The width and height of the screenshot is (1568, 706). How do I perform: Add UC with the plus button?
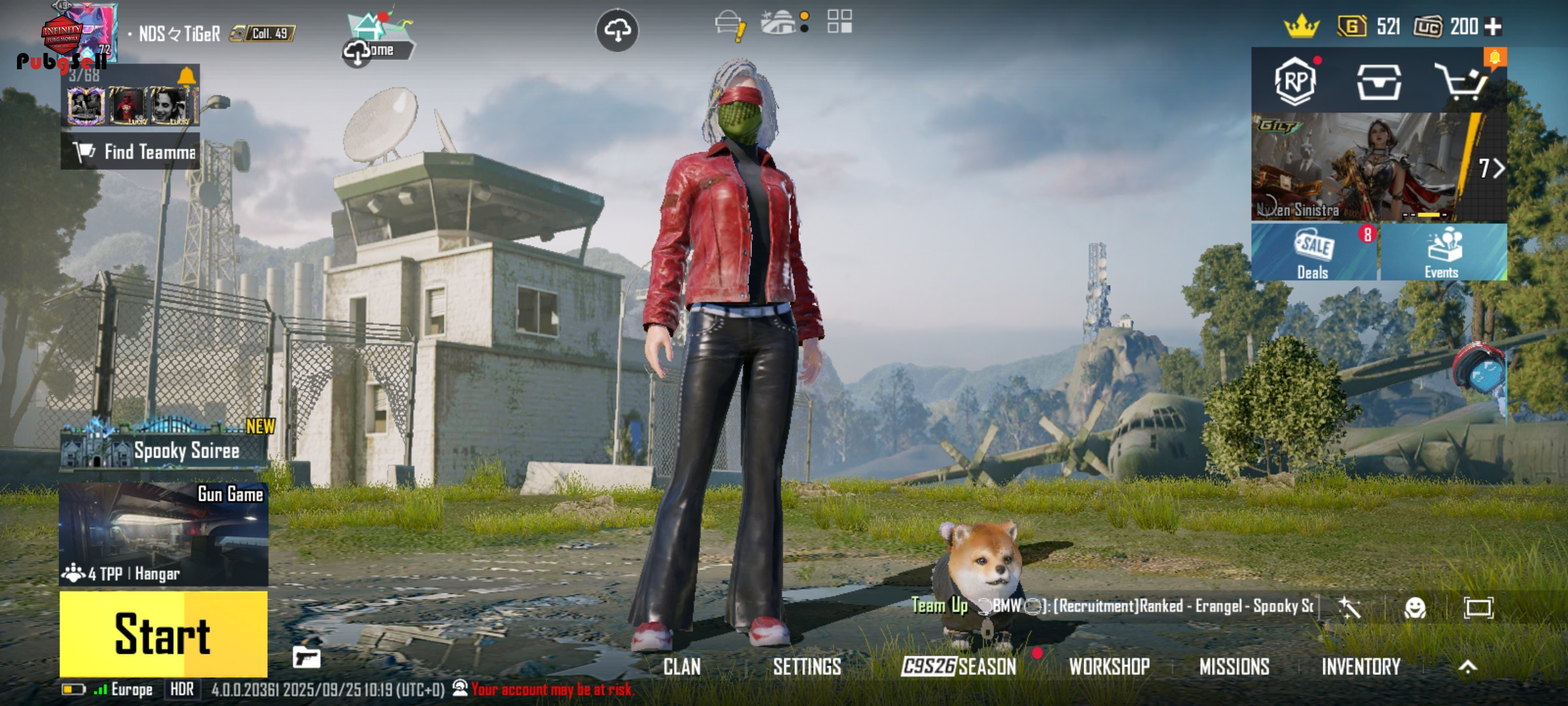pos(1493,27)
